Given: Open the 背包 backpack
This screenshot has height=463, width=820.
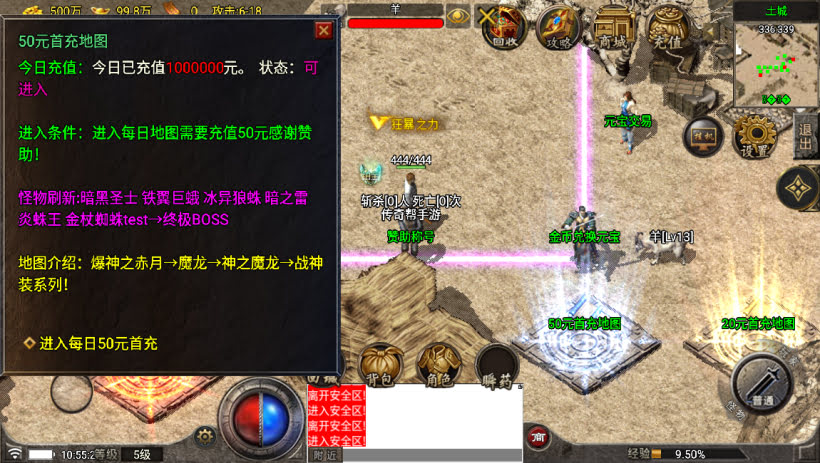Looking at the screenshot, I should [x=380, y=365].
